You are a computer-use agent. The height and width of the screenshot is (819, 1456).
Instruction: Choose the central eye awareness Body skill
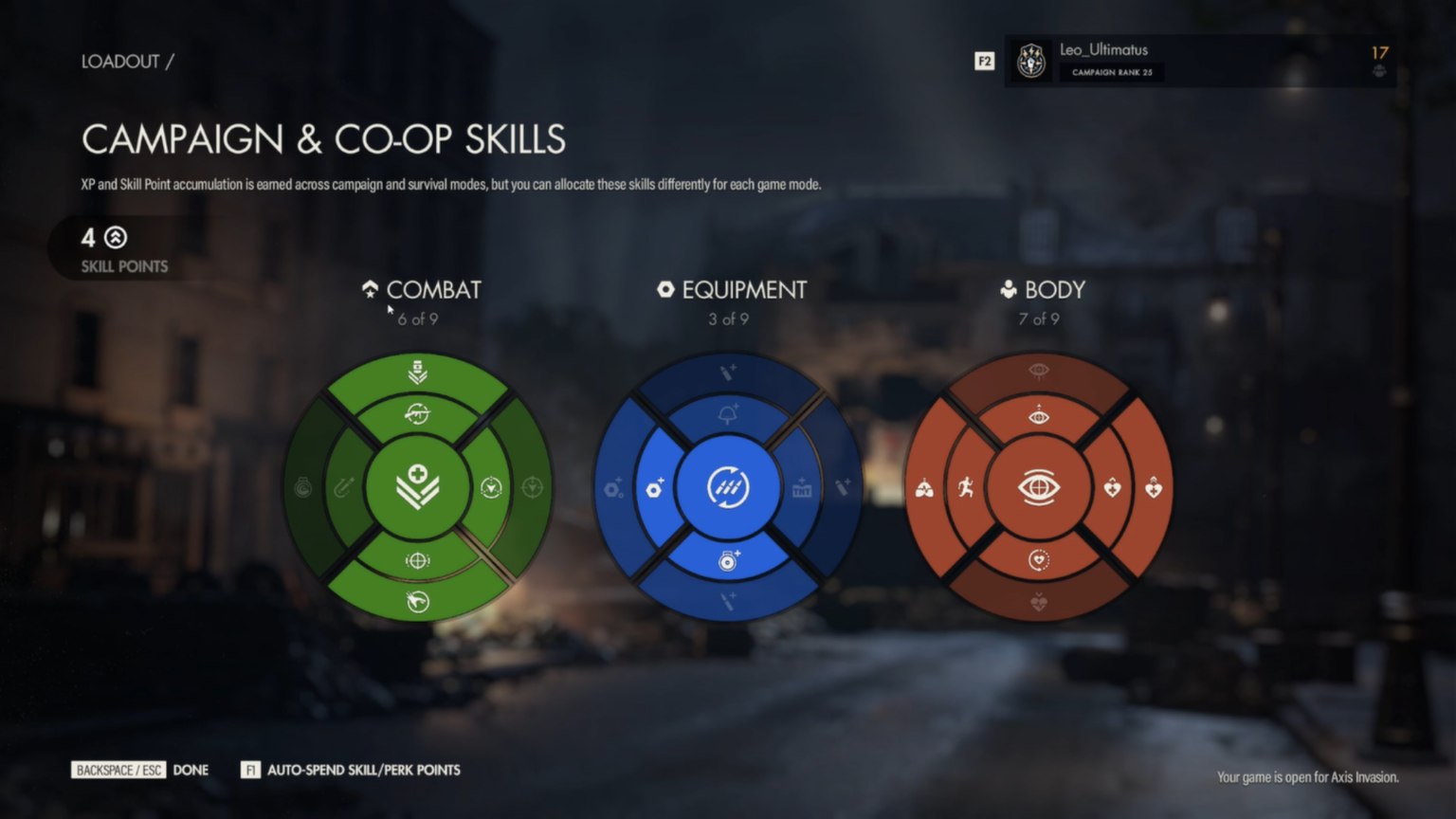(1040, 486)
